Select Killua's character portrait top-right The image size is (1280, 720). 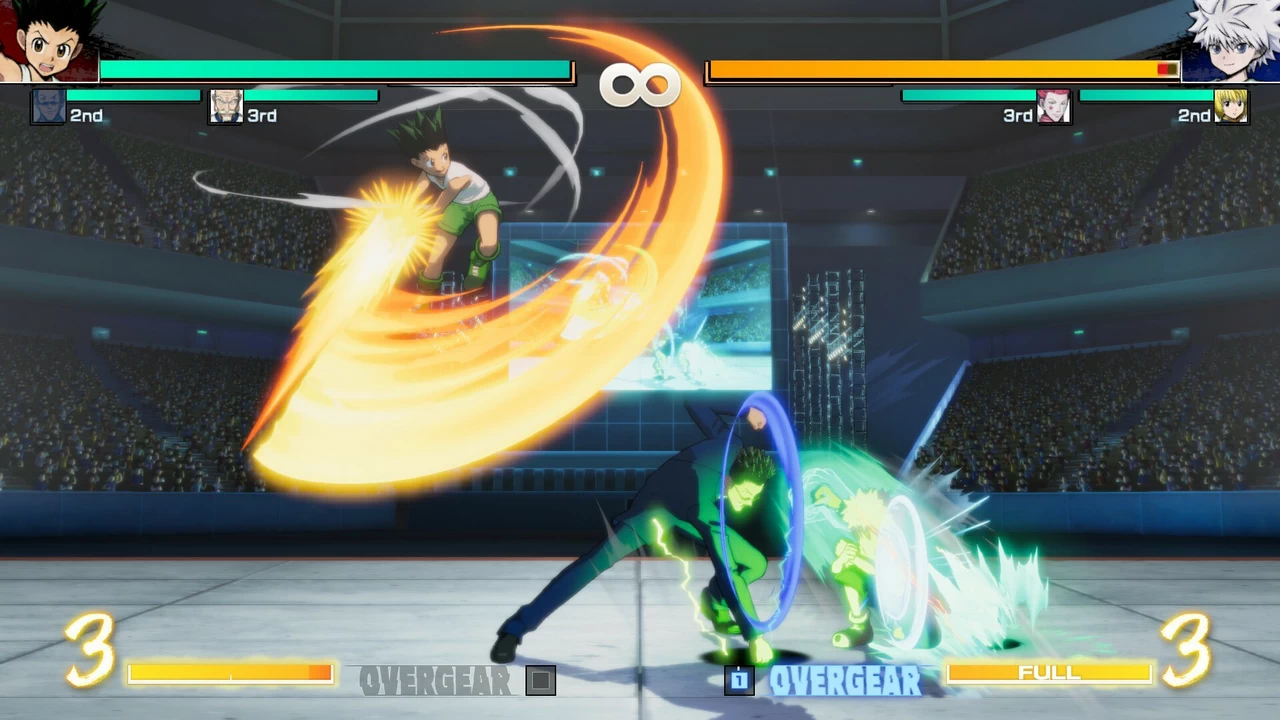tap(1230, 40)
